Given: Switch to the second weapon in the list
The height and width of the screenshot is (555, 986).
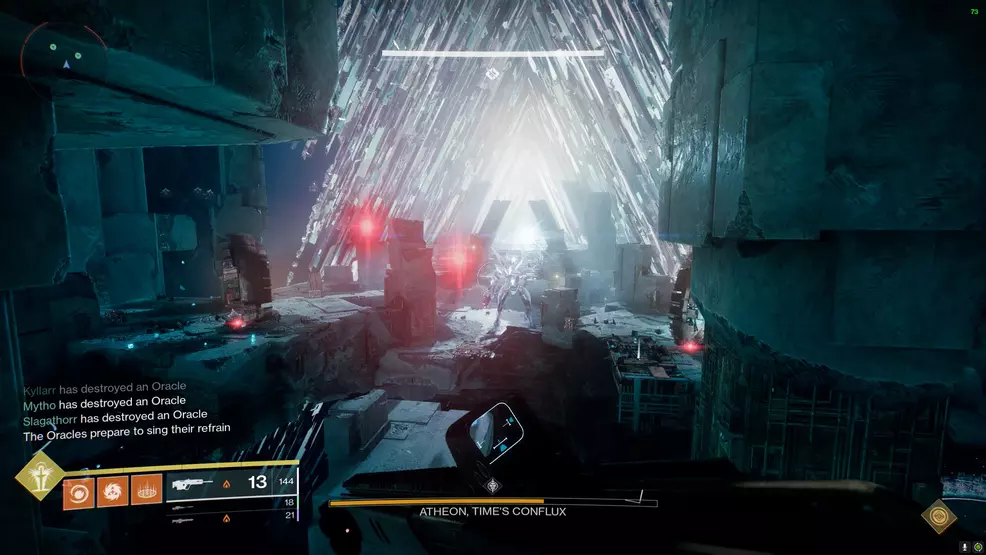Looking at the screenshot, I should [x=184, y=504].
